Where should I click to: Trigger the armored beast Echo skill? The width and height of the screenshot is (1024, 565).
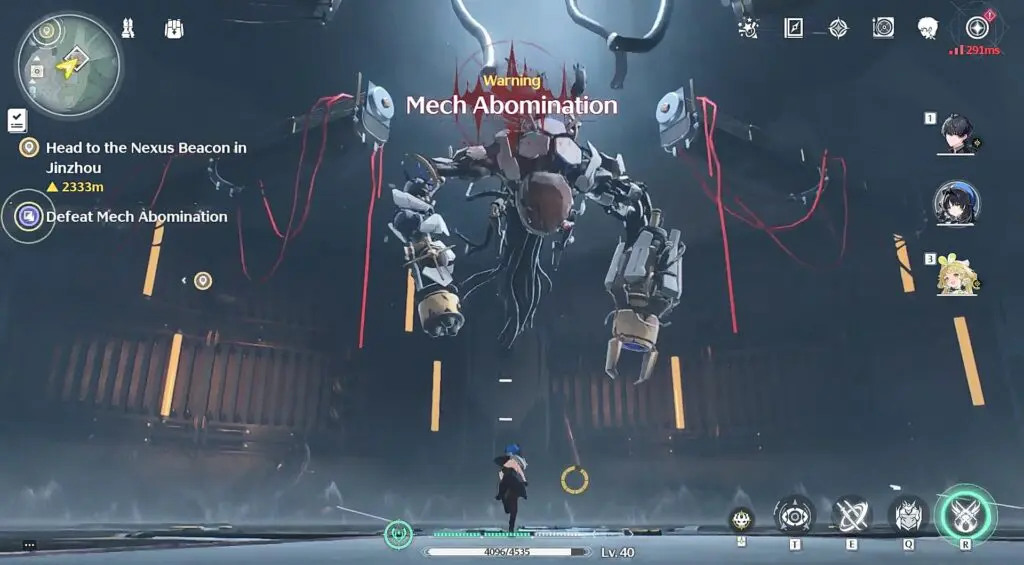(x=908, y=515)
